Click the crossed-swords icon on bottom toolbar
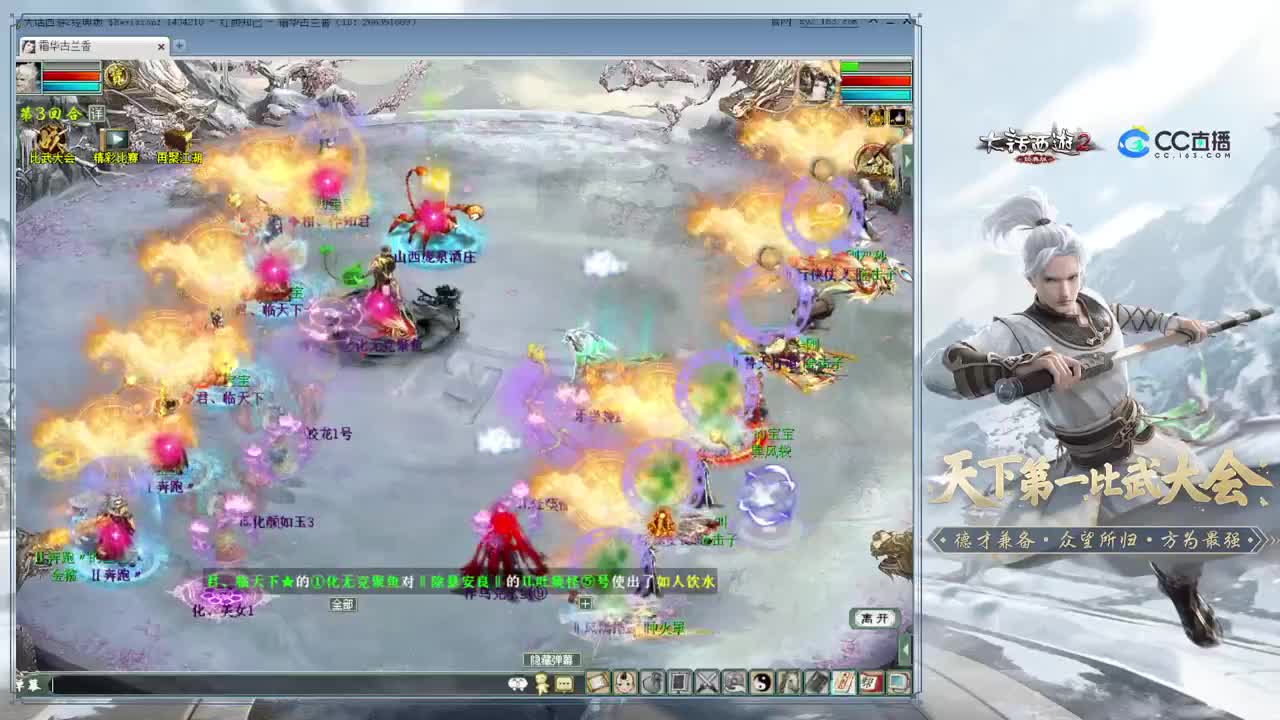1280x720 pixels. point(710,685)
